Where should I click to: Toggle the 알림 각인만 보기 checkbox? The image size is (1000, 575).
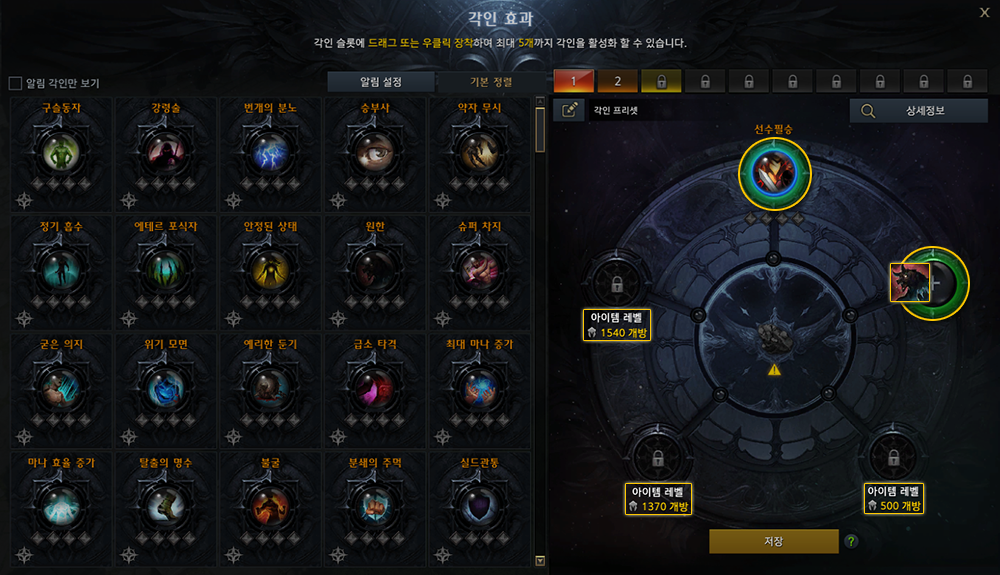(15, 83)
